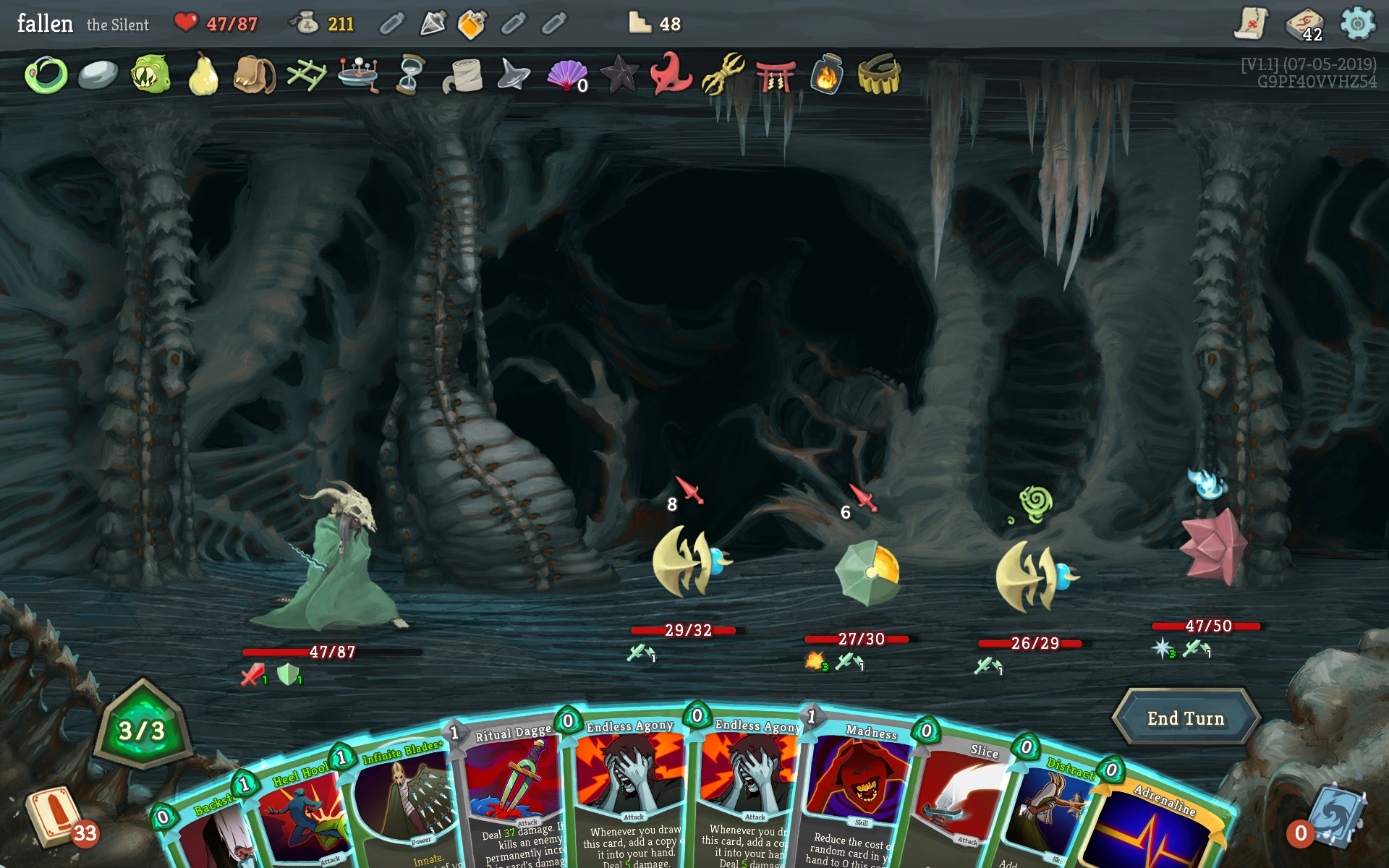This screenshot has height=868, width=1389.
Task: Click the End Turn button
Action: click(1186, 718)
